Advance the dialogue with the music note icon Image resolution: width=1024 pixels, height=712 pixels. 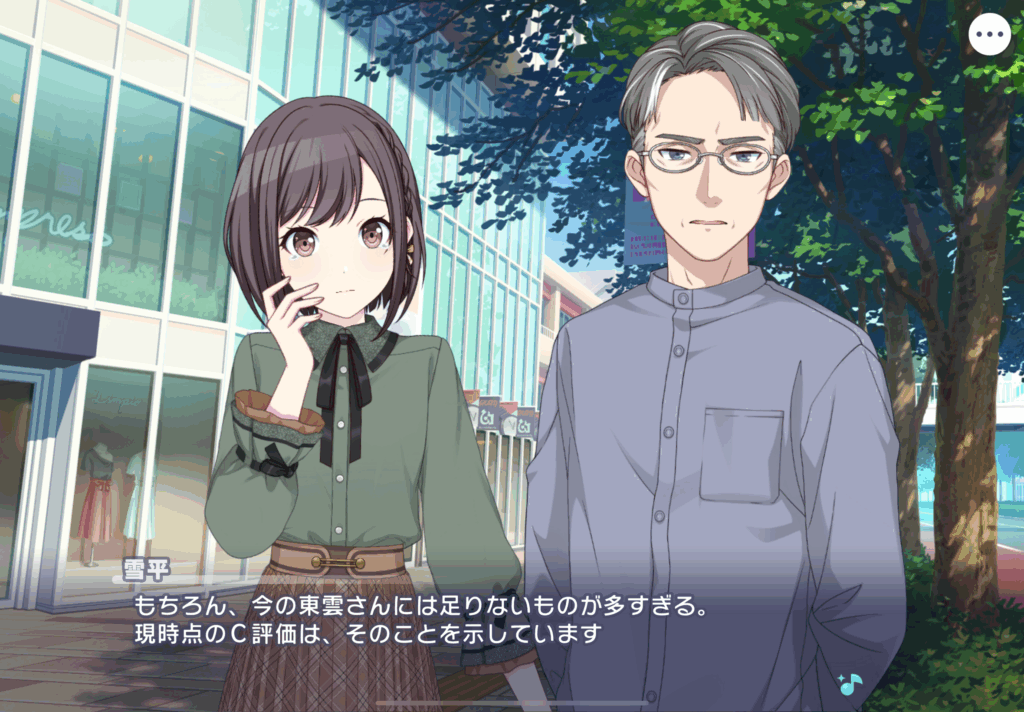[849, 684]
